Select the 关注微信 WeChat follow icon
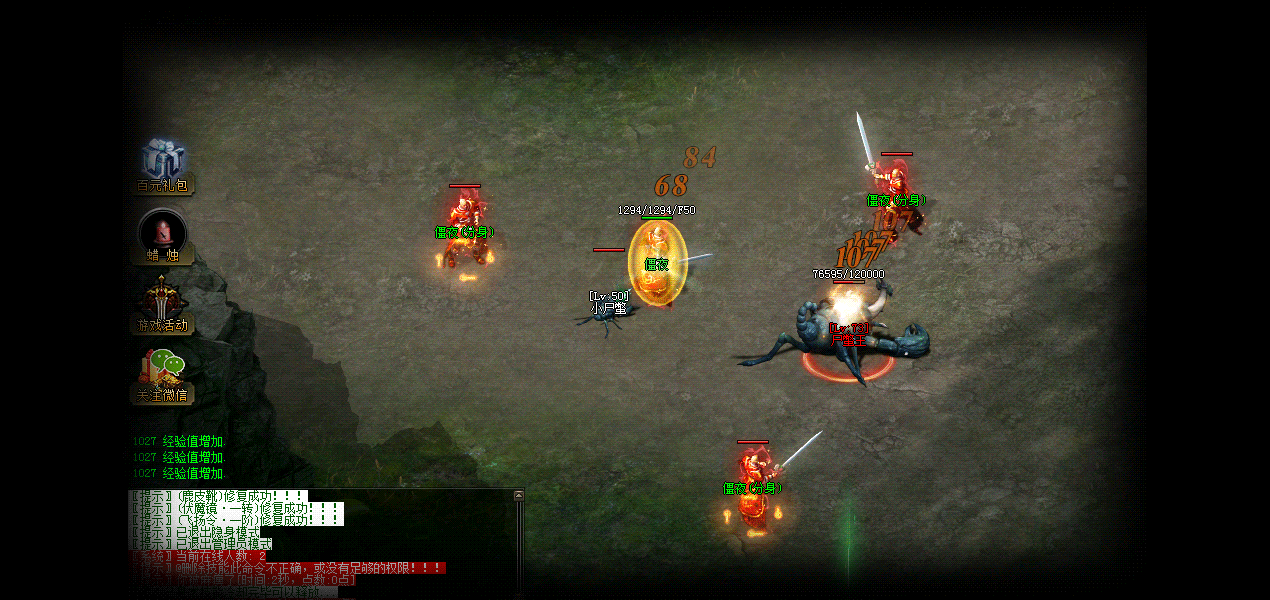The width and height of the screenshot is (1270, 600). (x=163, y=374)
